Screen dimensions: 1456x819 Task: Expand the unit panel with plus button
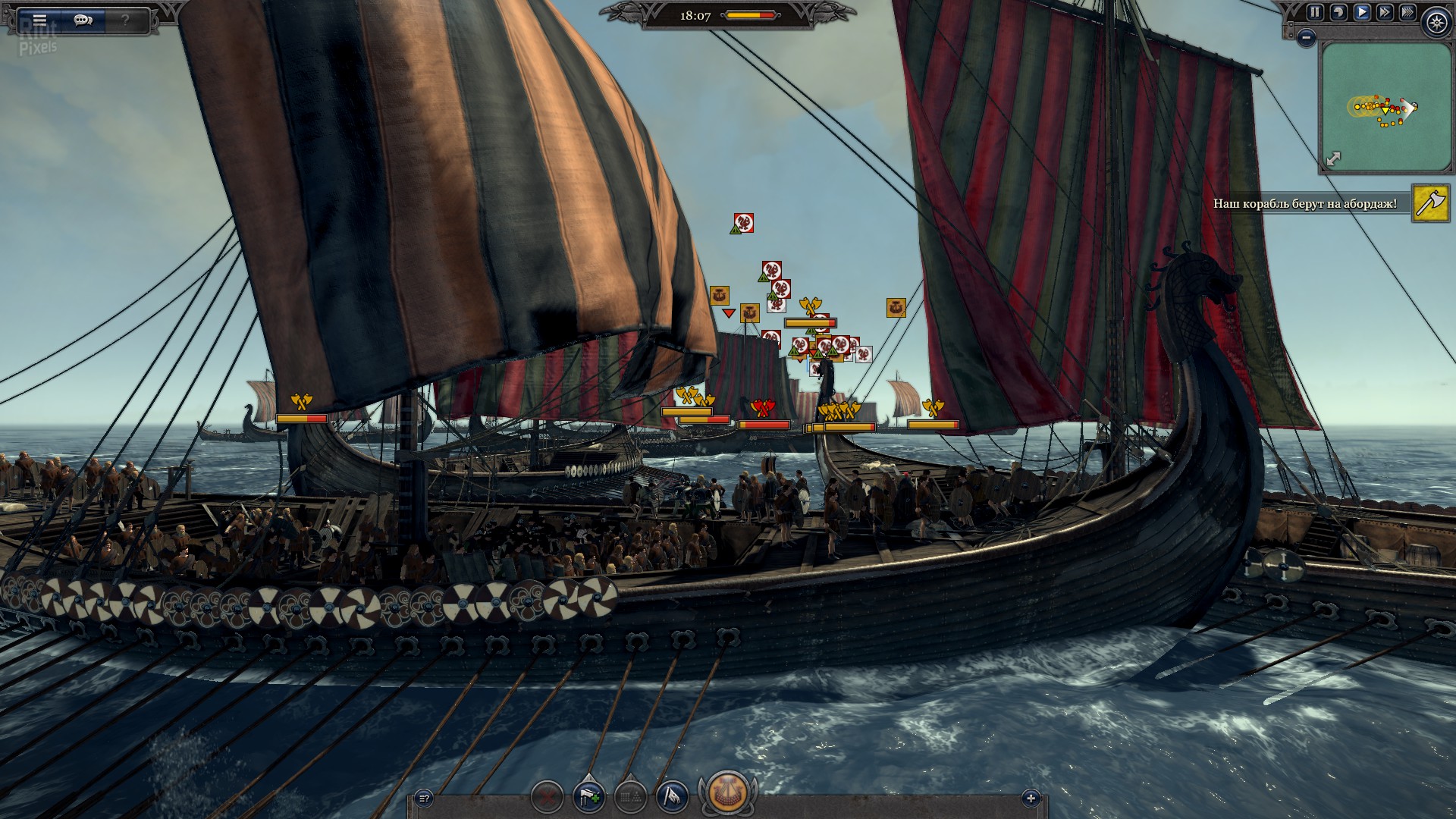click(1030, 798)
